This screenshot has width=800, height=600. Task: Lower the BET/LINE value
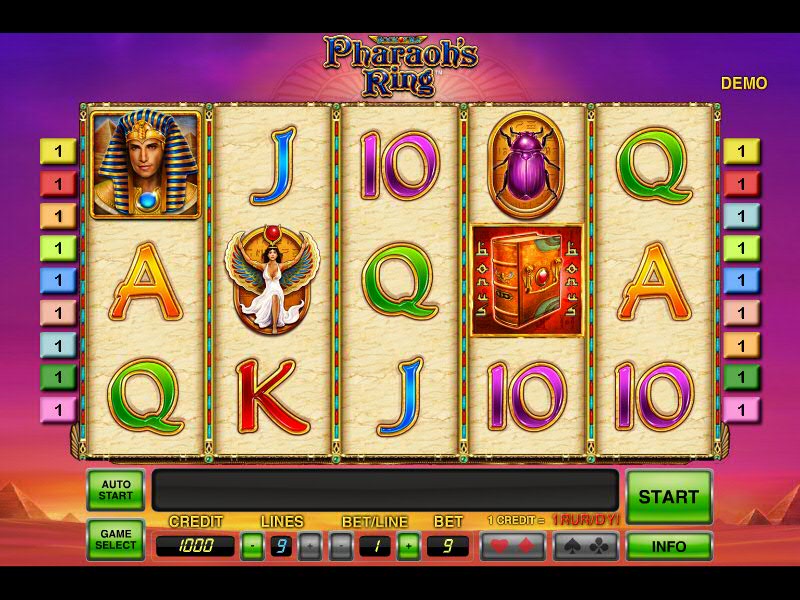click(x=341, y=546)
